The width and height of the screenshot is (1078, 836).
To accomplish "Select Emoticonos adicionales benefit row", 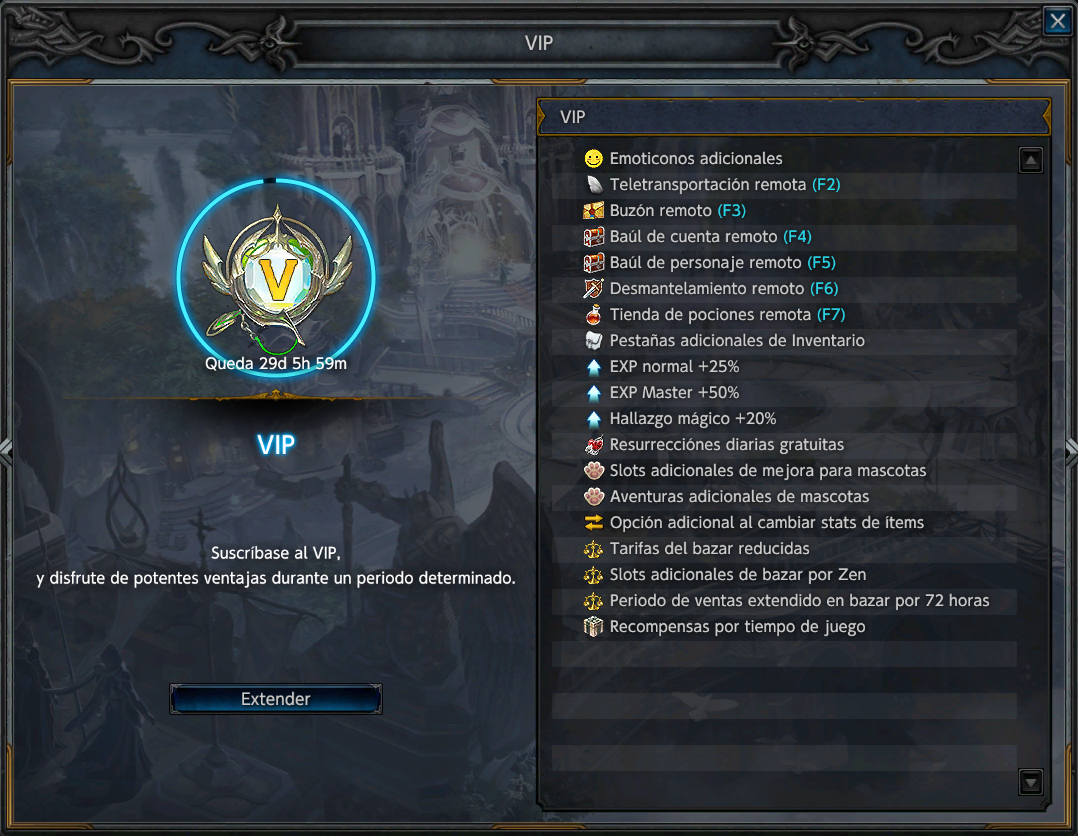I will click(696, 158).
